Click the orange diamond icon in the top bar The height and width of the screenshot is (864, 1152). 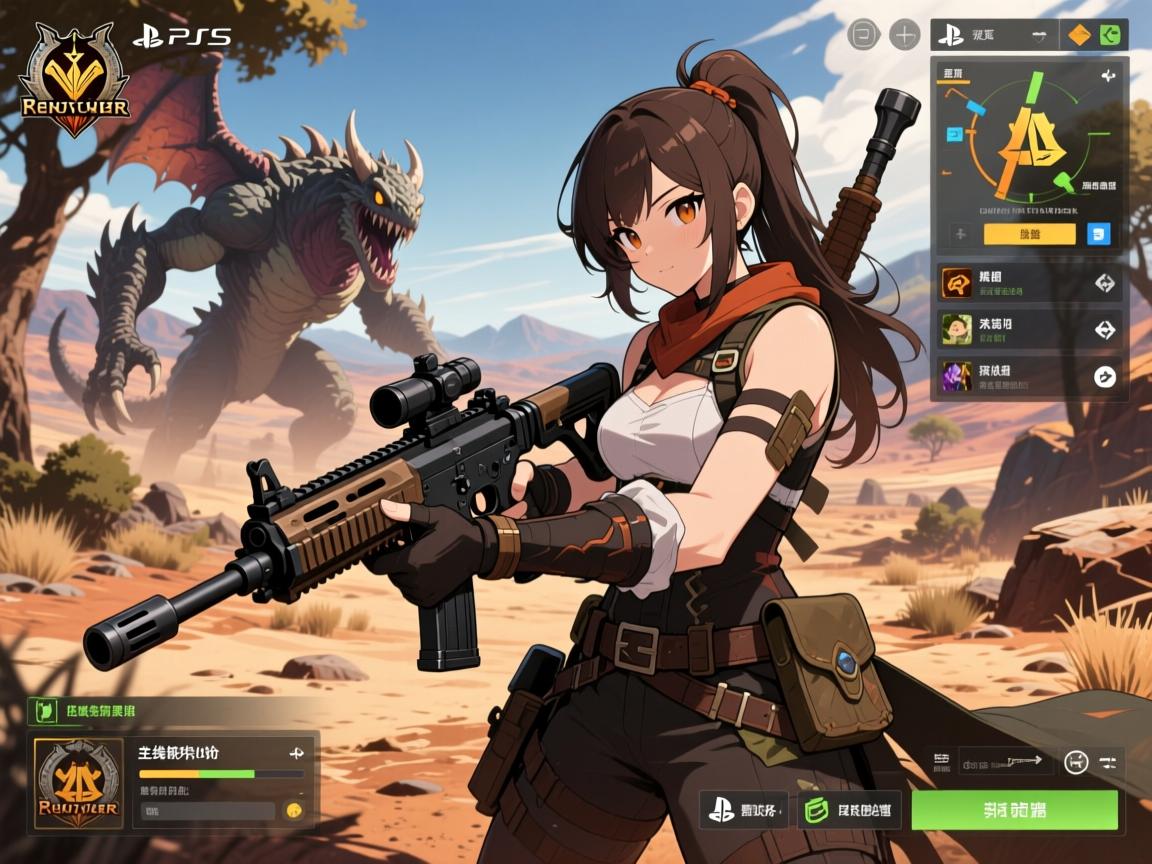[1079, 35]
